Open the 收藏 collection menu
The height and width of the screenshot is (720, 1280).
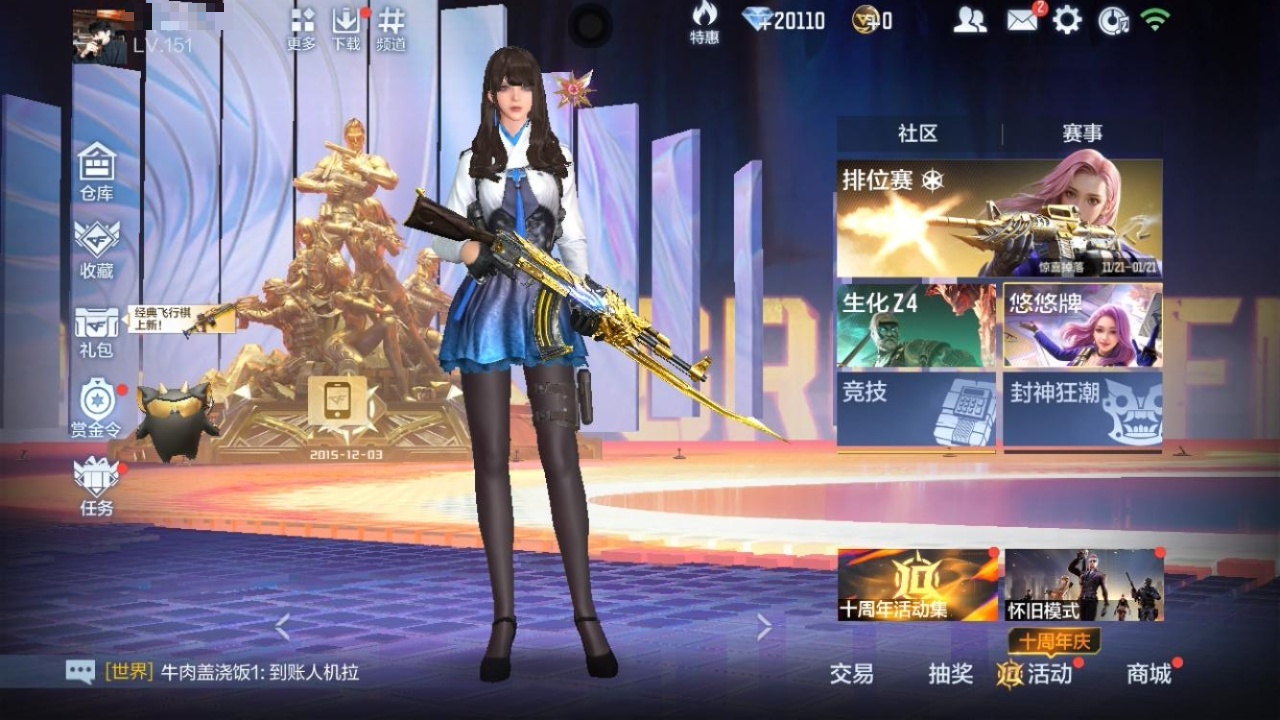[97, 247]
